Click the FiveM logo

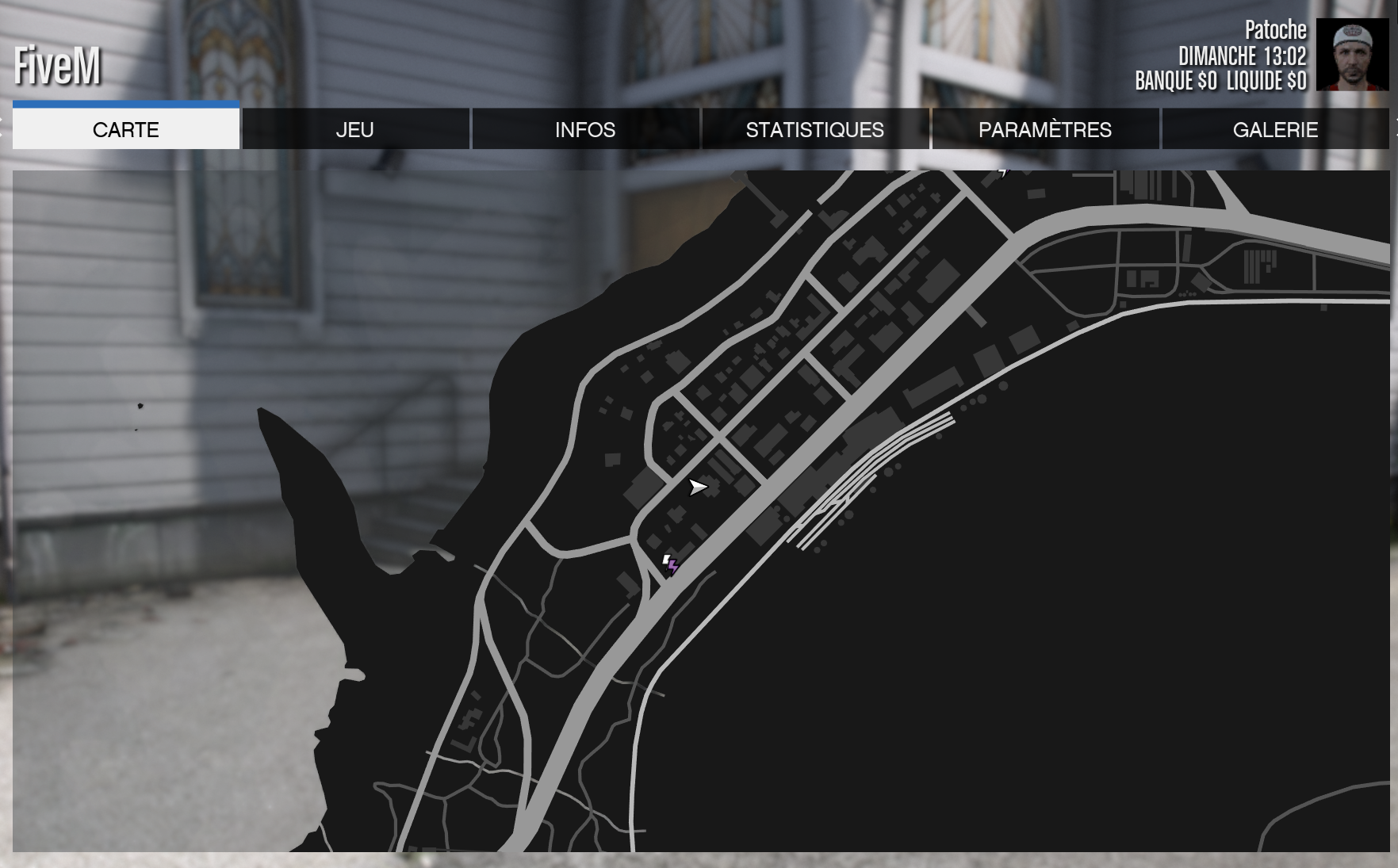point(56,67)
